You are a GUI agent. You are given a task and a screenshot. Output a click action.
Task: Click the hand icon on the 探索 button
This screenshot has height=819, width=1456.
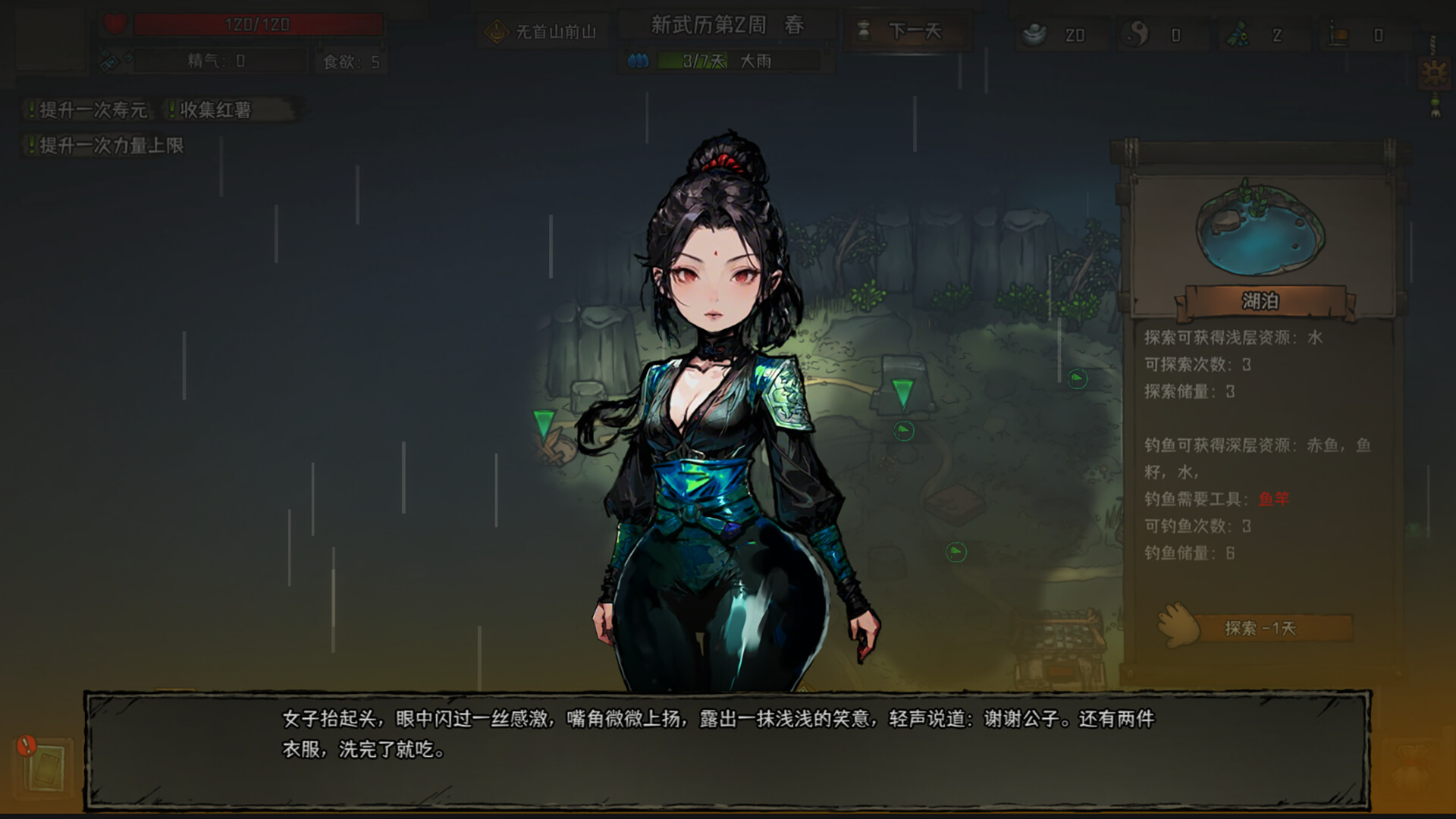tap(1177, 626)
